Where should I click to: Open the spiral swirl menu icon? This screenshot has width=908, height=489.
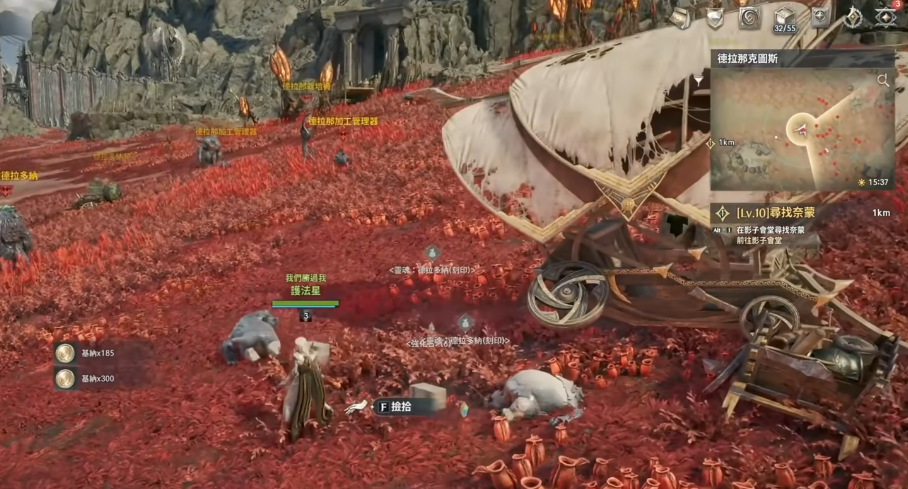click(749, 18)
